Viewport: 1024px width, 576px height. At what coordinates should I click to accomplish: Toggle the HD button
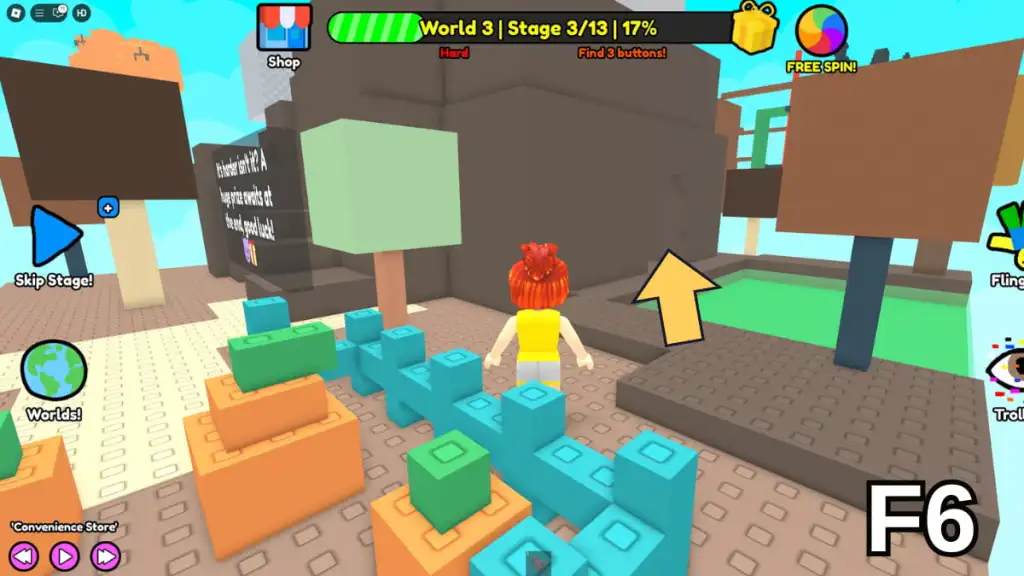(x=81, y=13)
